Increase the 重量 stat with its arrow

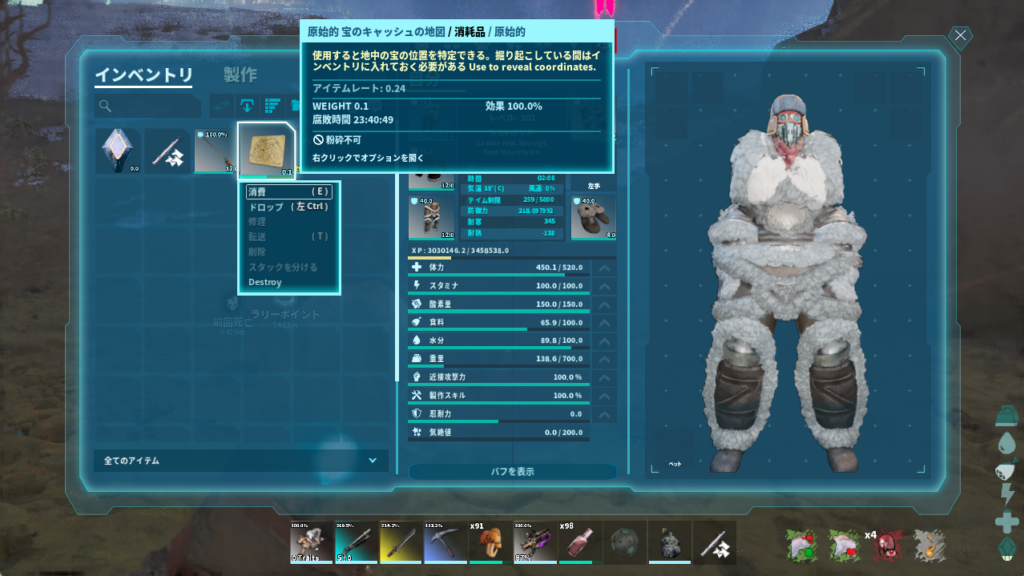[604, 358]
